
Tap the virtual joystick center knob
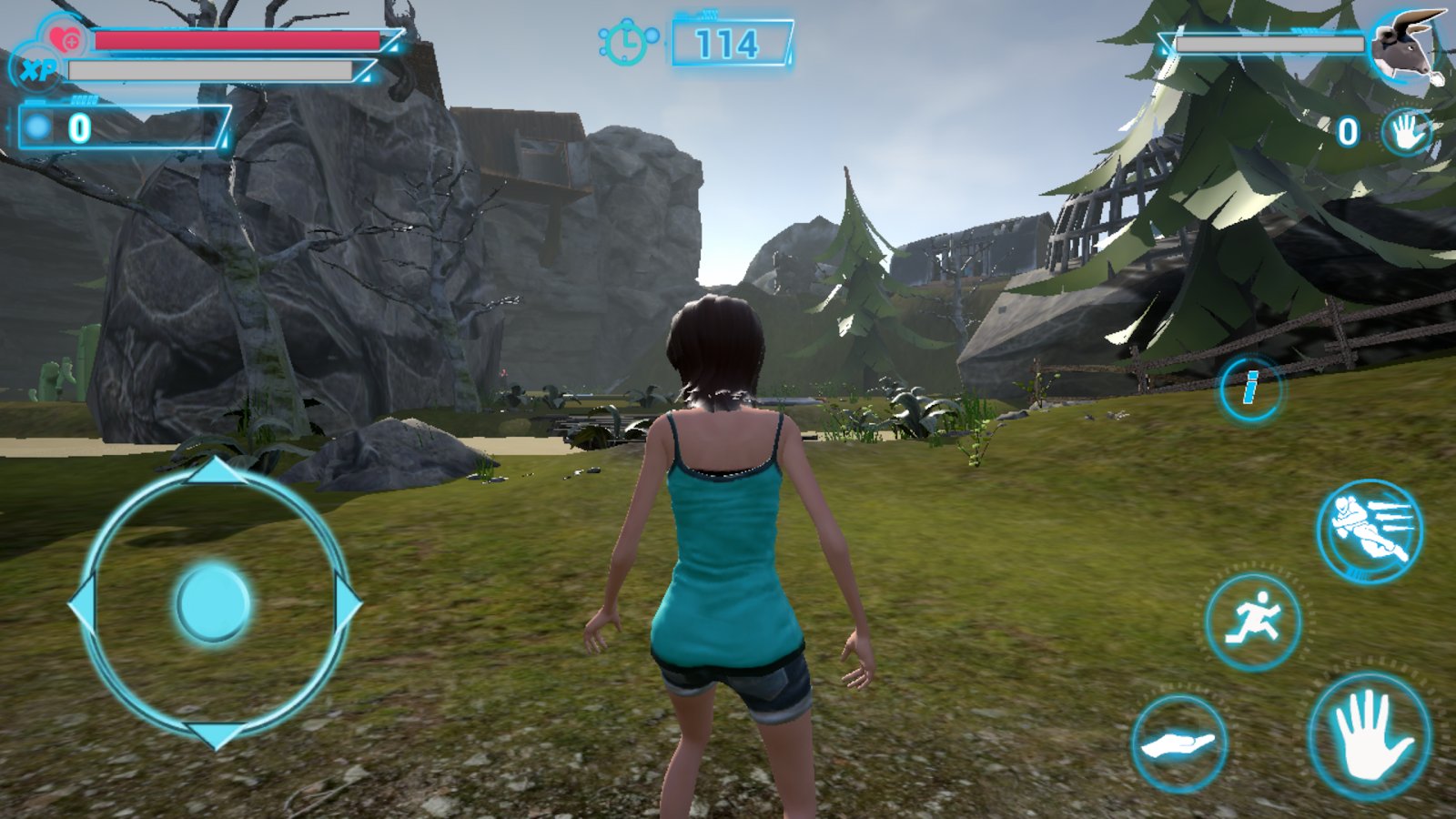pyautogui.click(x=213, y=603)
